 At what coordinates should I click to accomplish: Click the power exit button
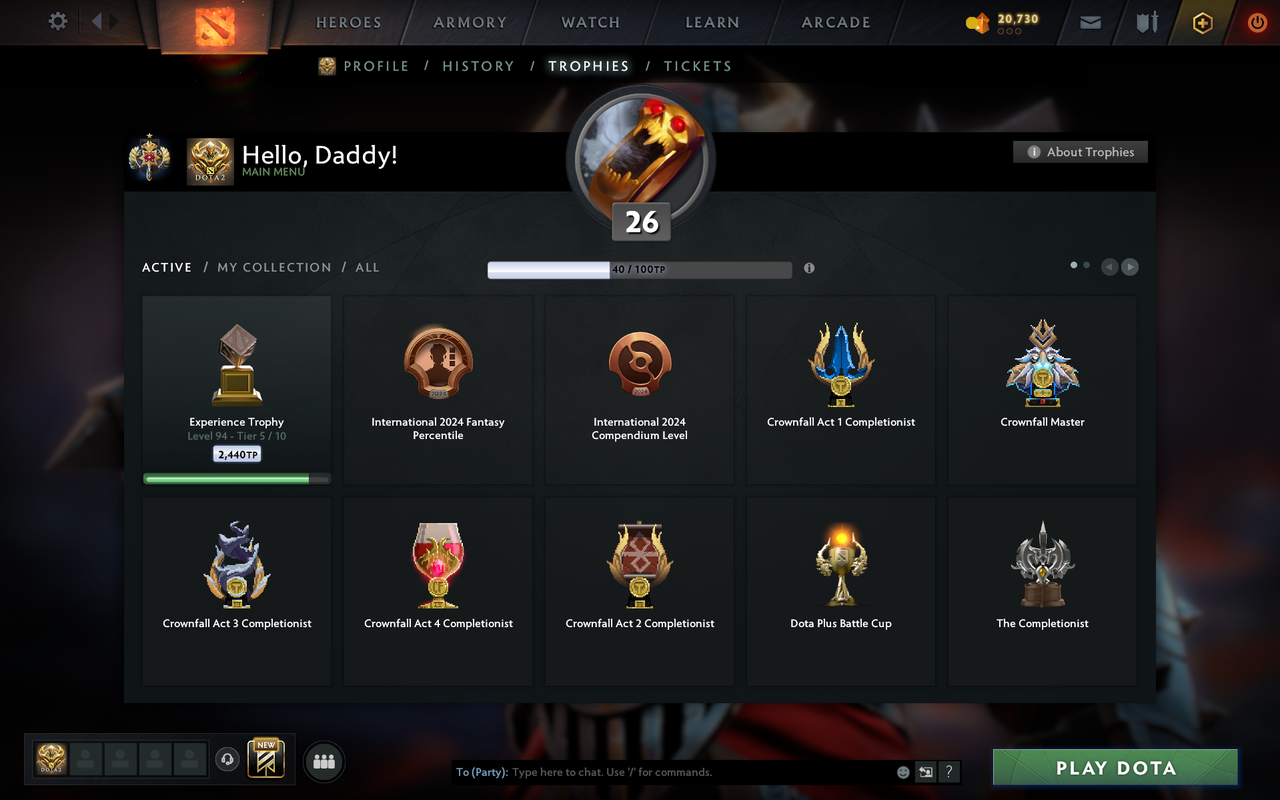1256,22
